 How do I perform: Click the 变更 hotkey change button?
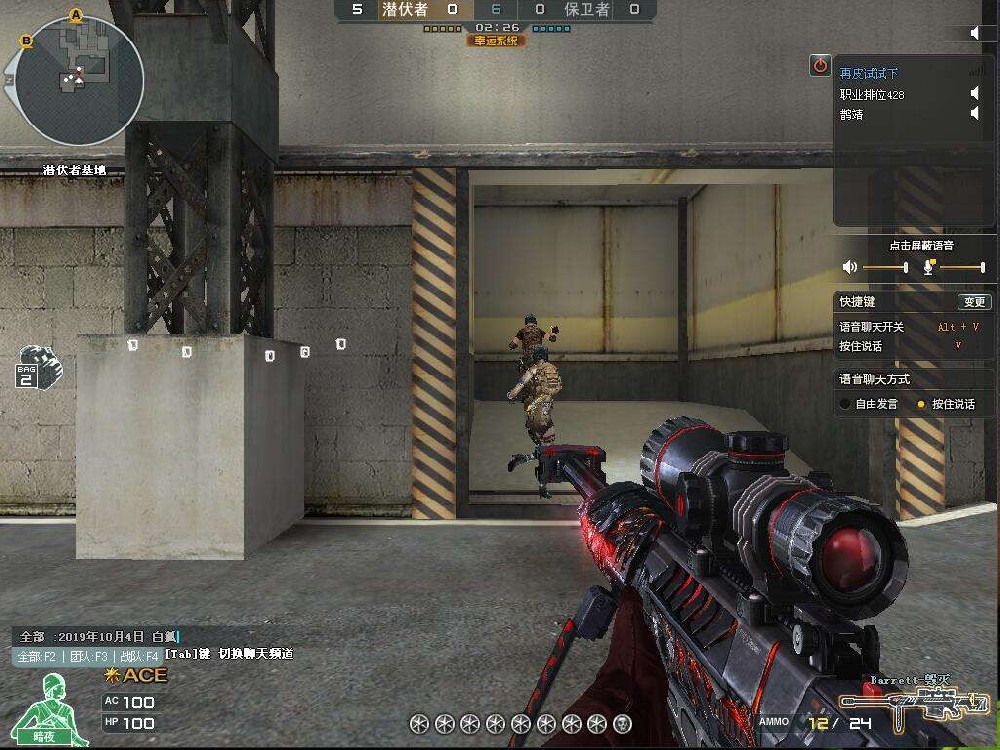[x=974, y=302]
